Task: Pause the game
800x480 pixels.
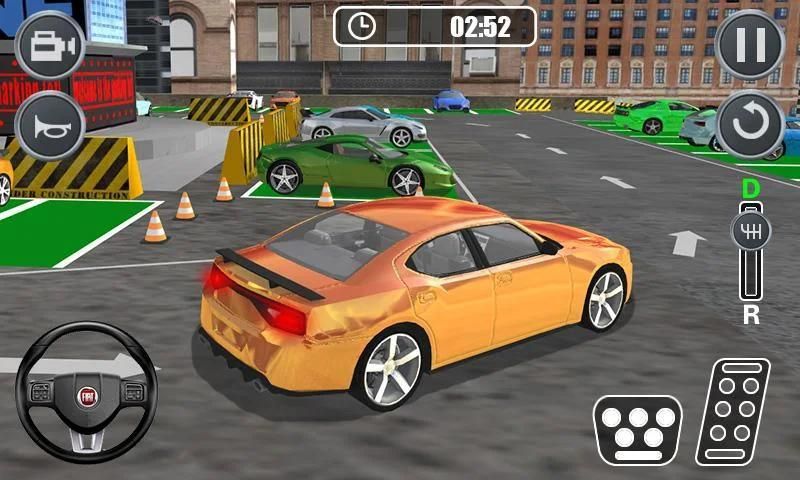Action: point(750,45)
